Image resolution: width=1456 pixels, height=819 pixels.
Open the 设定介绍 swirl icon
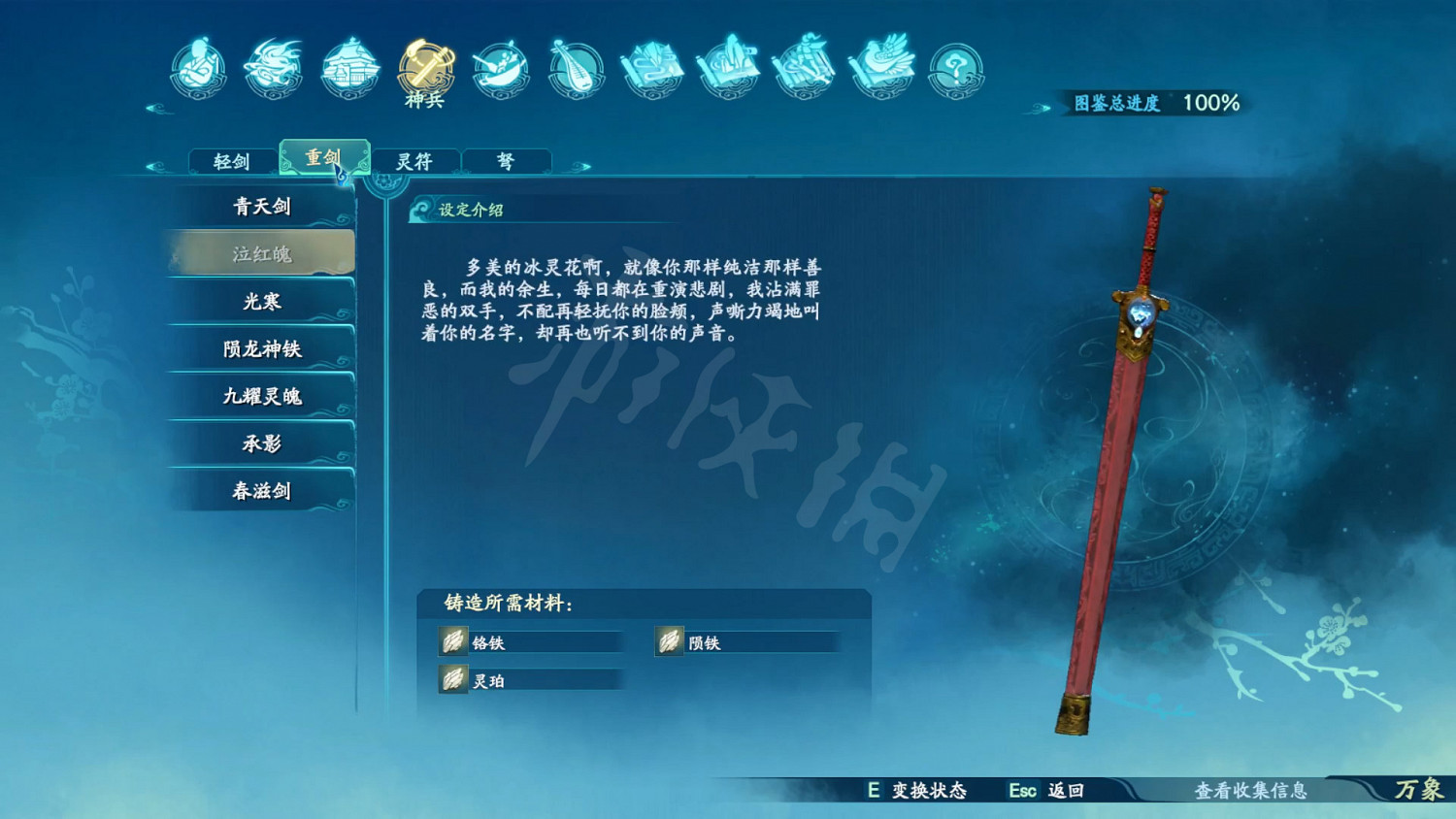(420, 209)
